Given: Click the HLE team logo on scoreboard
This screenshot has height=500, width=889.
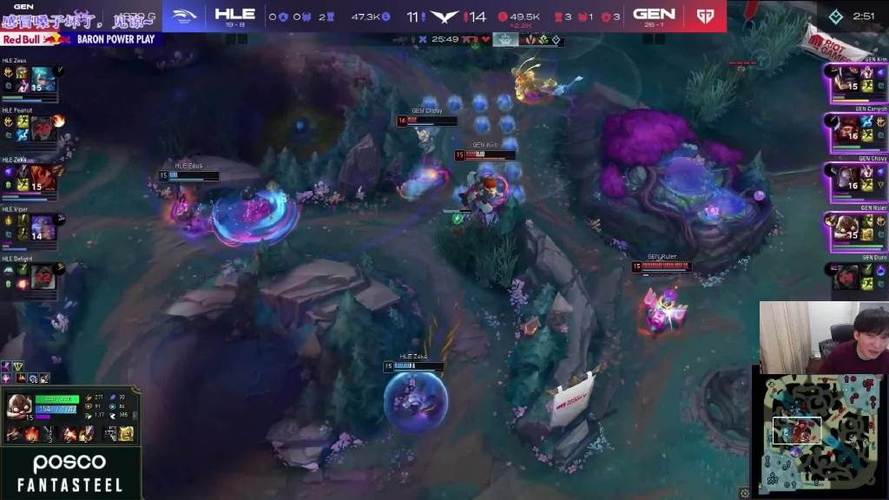Looking at the screenshot, I should (186, 15).
